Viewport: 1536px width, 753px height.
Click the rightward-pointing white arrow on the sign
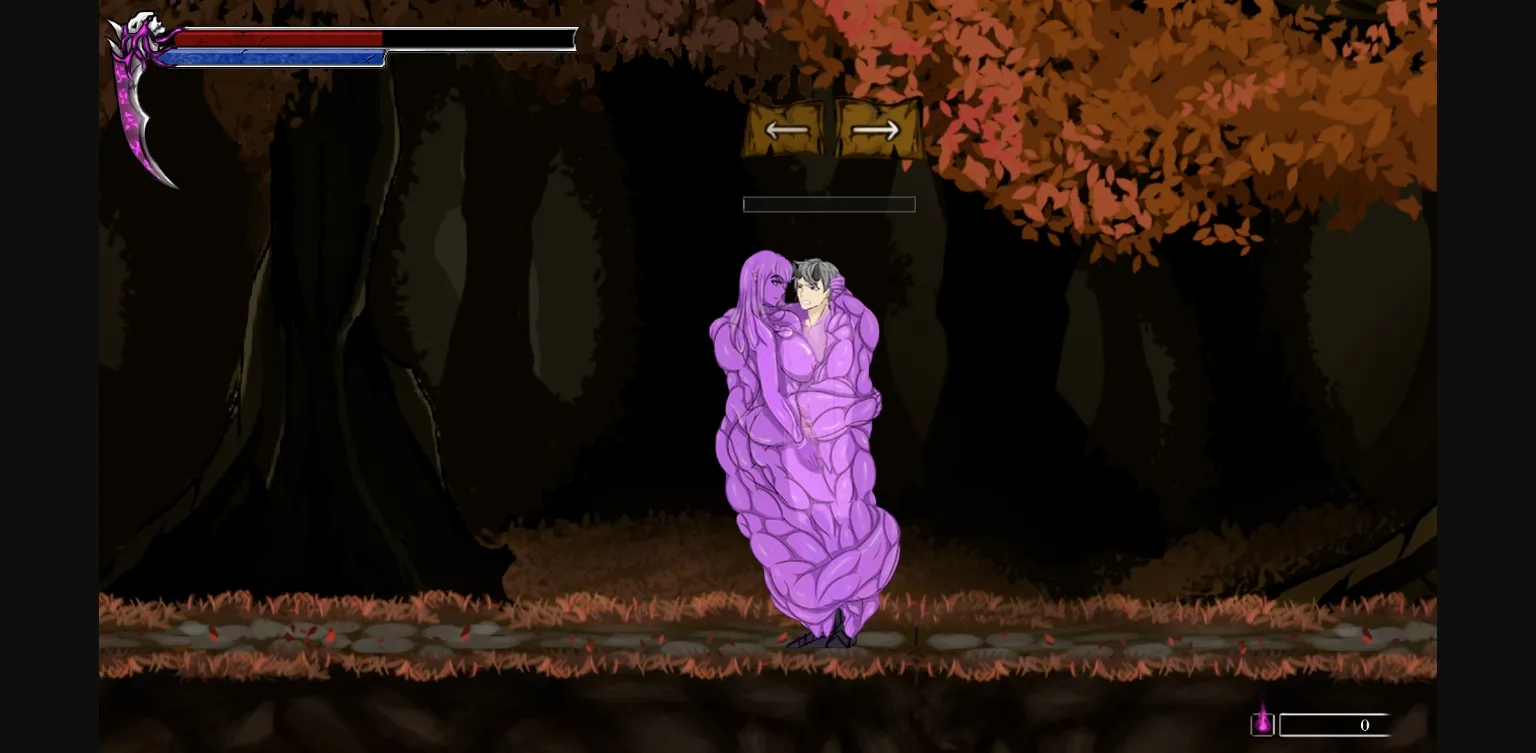point(874,129)
